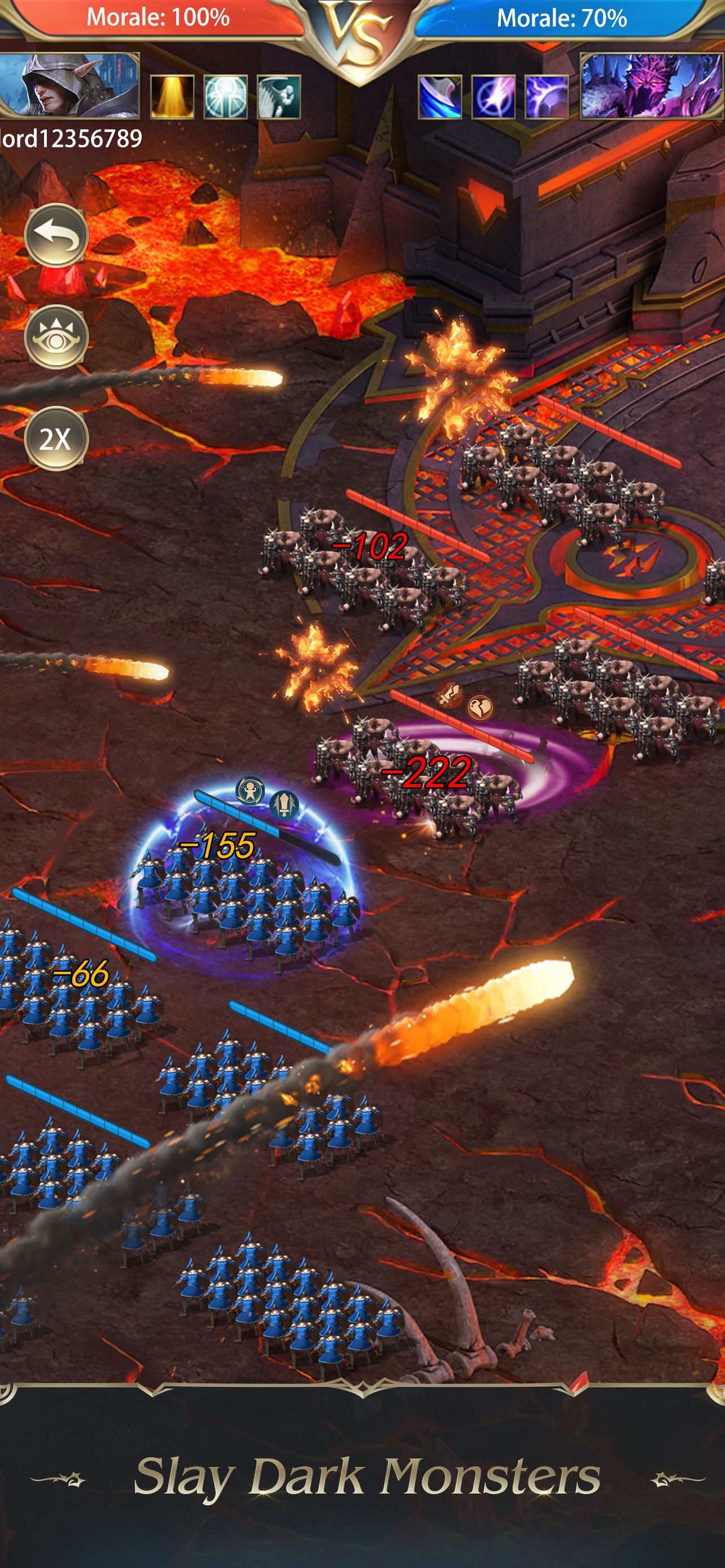Open the dark monster boss portrait
The image size is (725, 1568).
pos(650,85)
